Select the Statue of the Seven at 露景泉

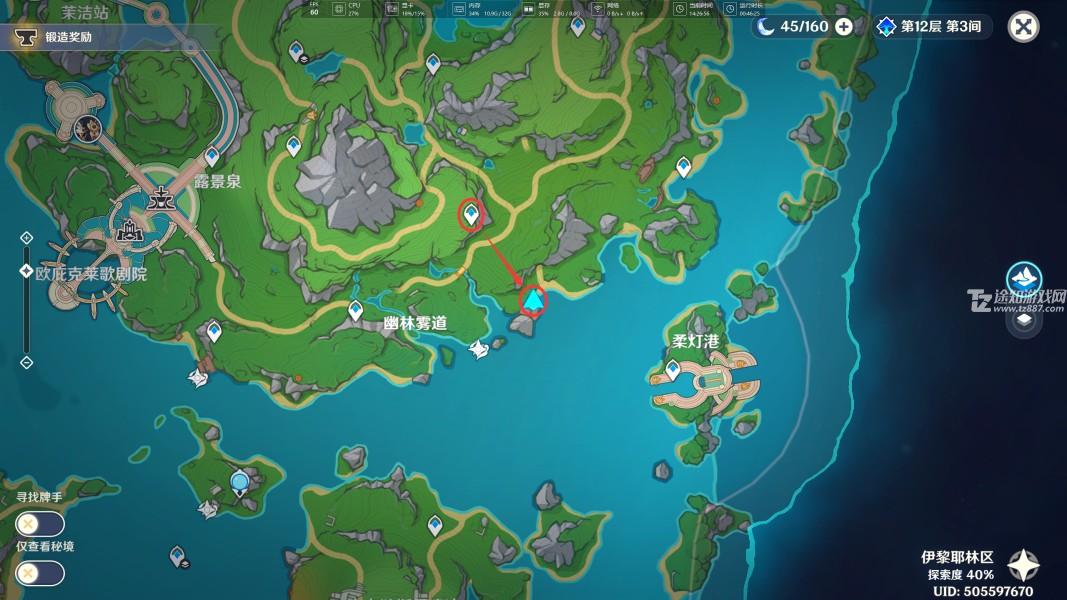pyautogui.click(x=159, y=197)
